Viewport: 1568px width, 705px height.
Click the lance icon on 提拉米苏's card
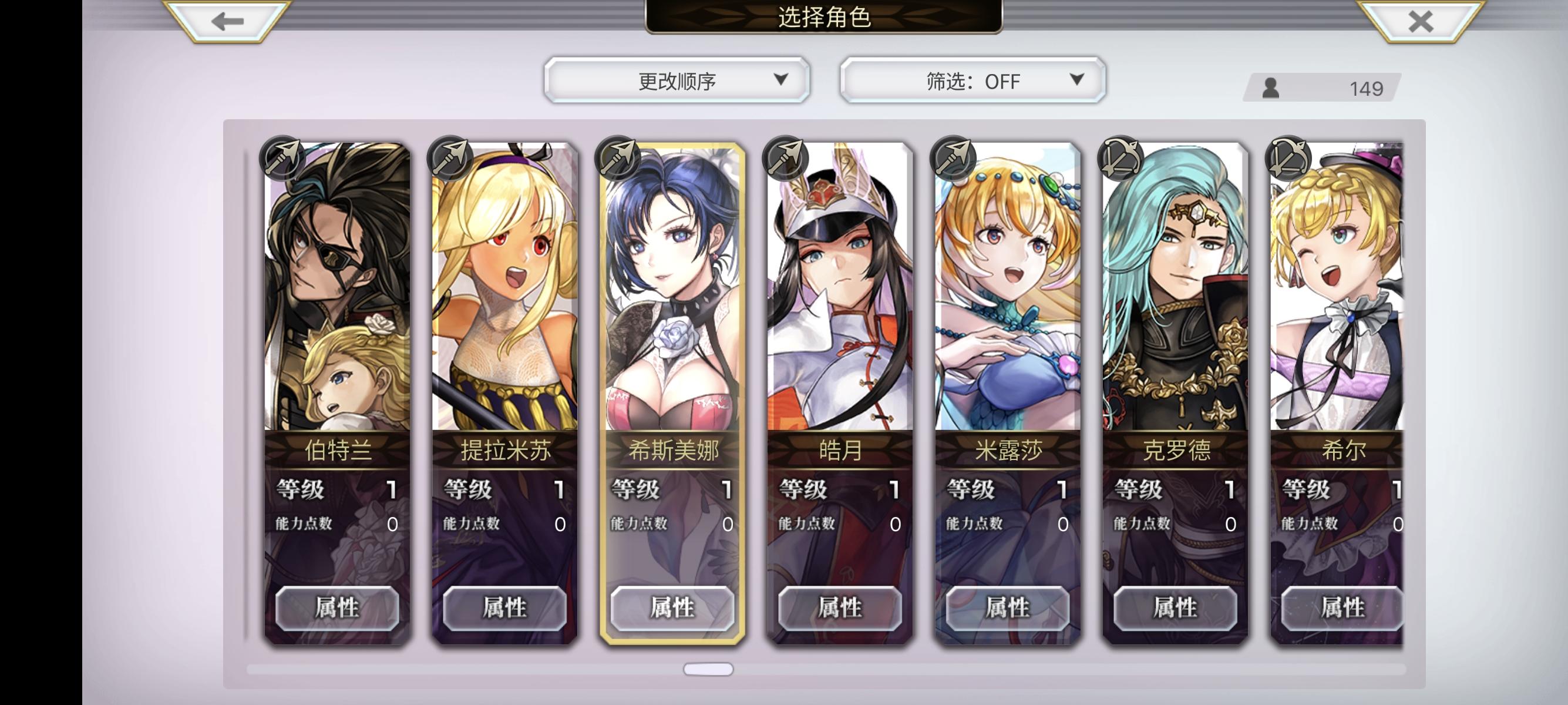(449, 160)
